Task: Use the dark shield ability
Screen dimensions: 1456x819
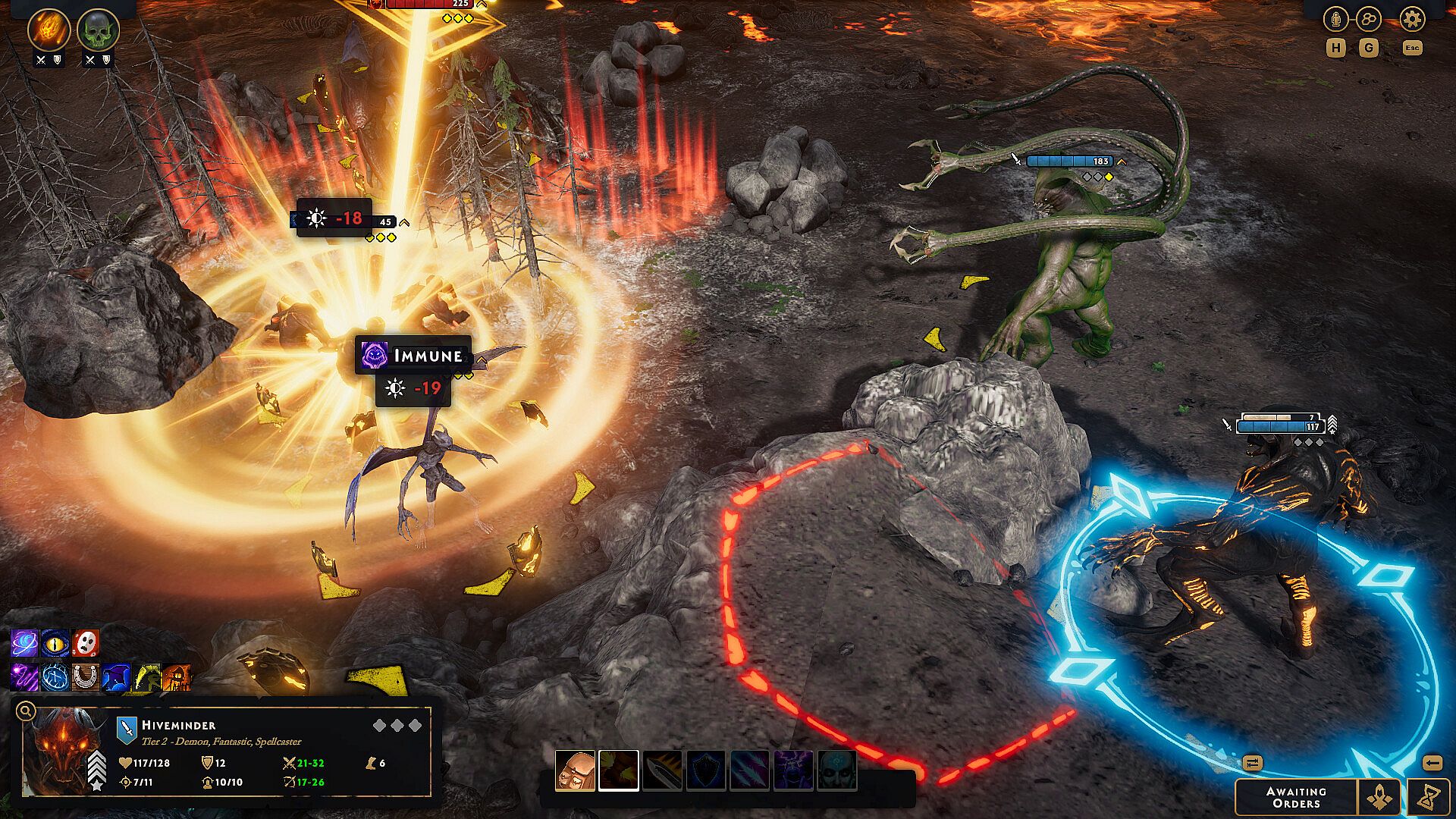Action: pyautogui.click(x=706, y=770)
